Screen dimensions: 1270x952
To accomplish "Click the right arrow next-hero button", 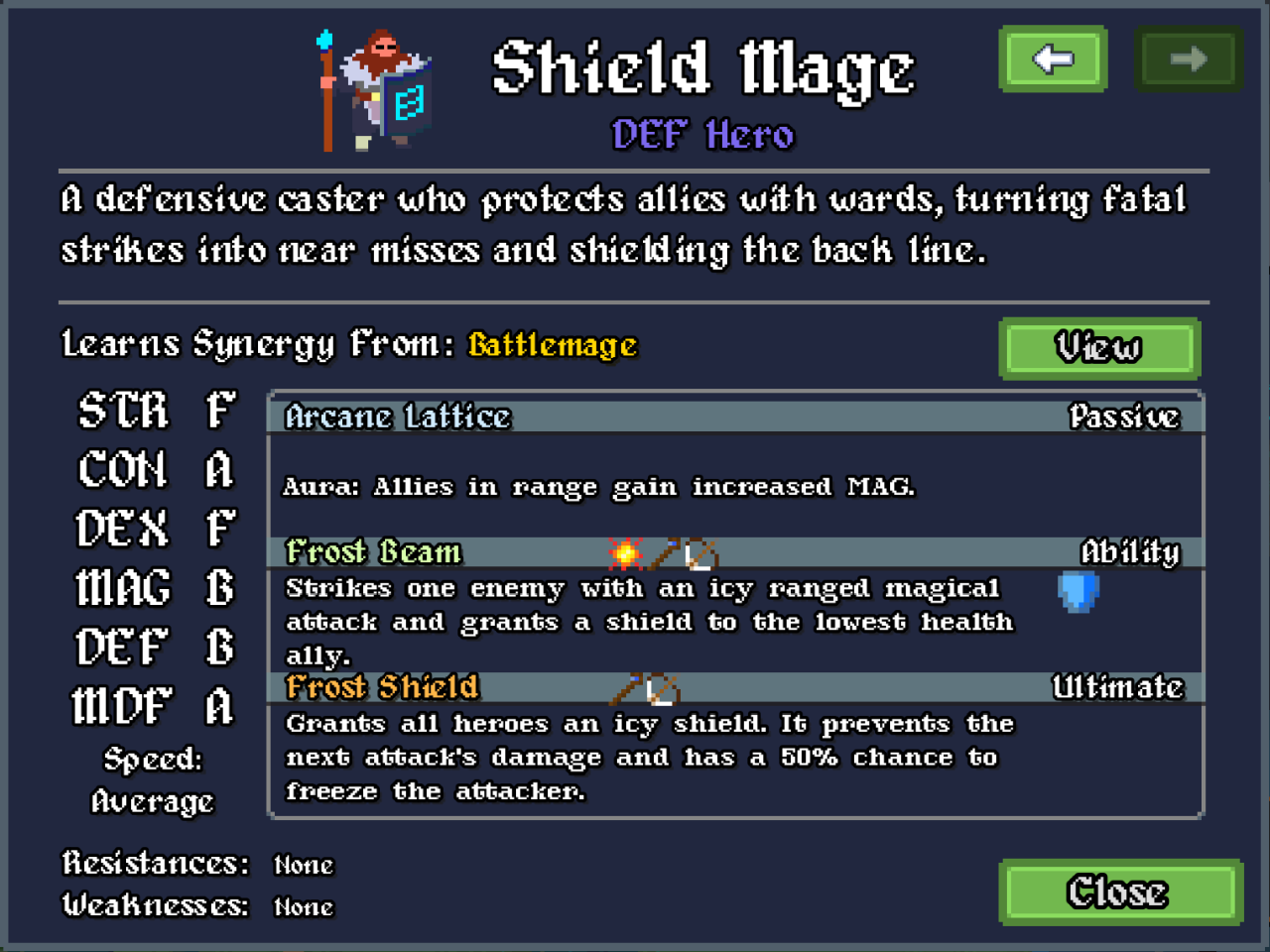I will pyautogui.click(x=1188, y=59).
